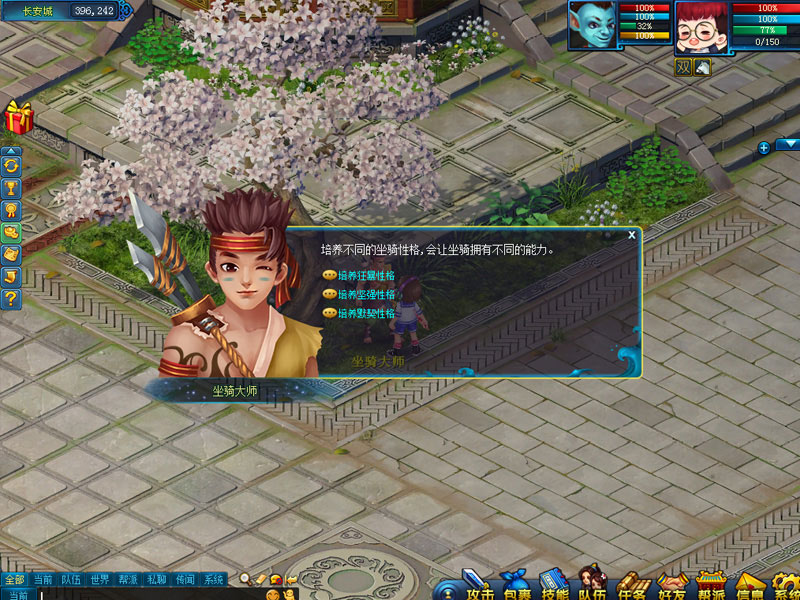Viewport: 800px width, 600px height.
Task: Switch chat to the 世界 tab
Action: point(99,579)
